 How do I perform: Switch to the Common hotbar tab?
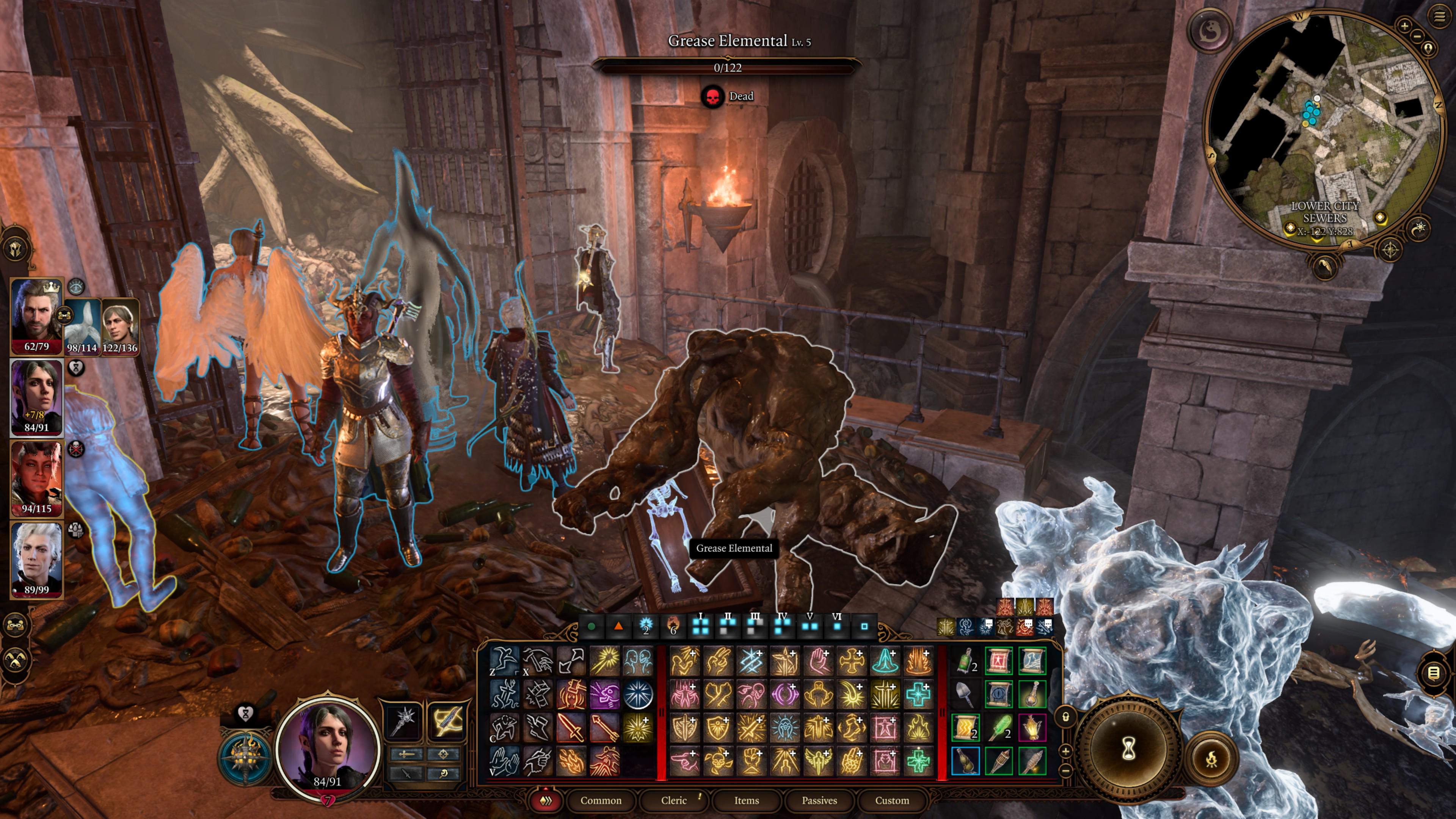600,800
